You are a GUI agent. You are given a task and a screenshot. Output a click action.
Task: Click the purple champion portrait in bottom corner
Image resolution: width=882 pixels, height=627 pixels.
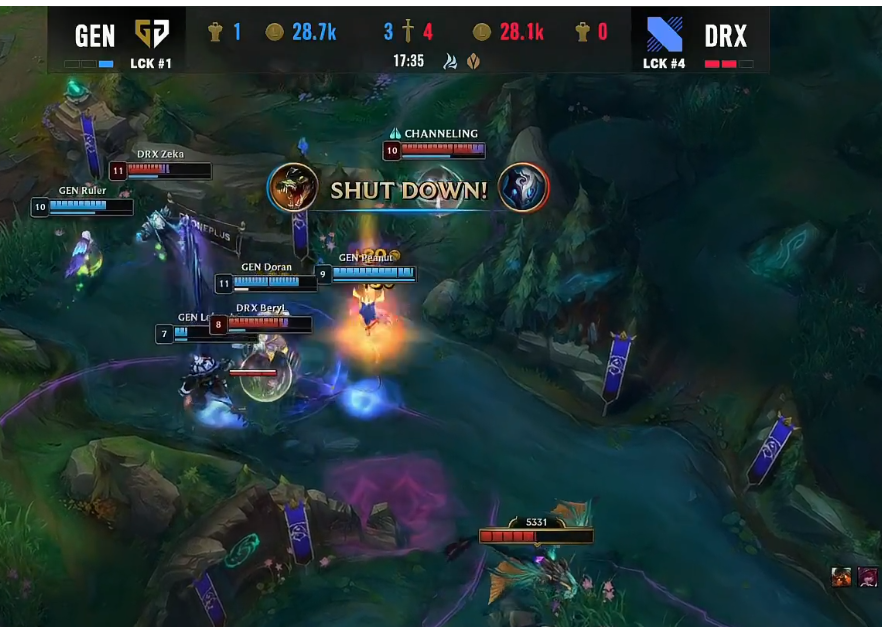coord(867,578)
